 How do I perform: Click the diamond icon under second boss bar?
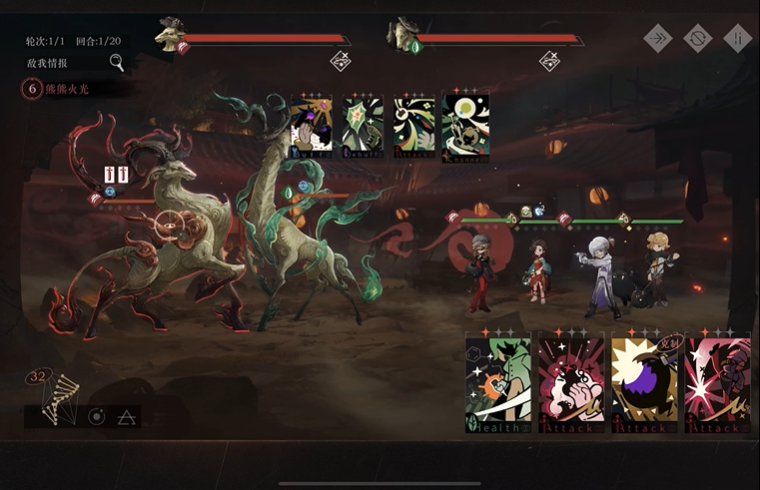tap(549, 61)
